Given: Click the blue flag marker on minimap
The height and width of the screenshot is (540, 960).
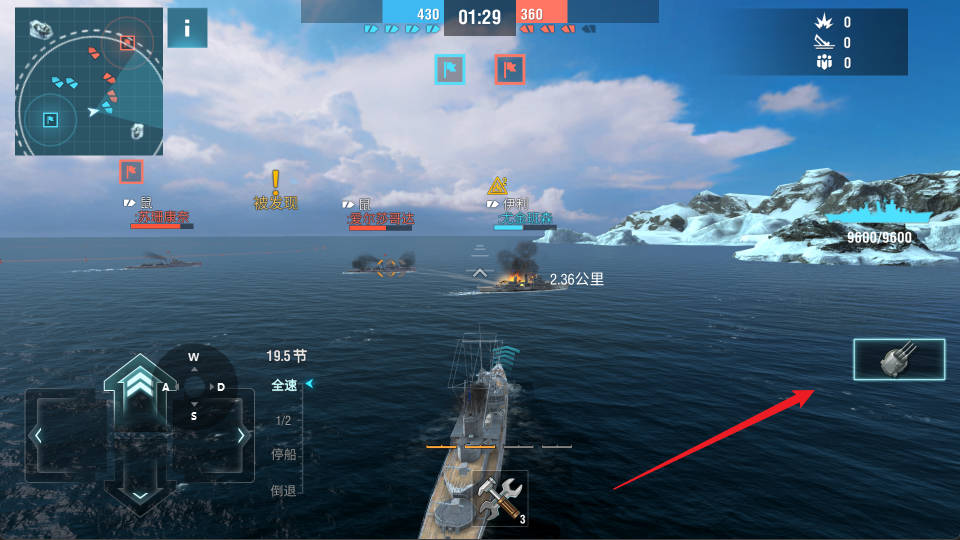Looking at the screenshot, I should coord(49,120).
